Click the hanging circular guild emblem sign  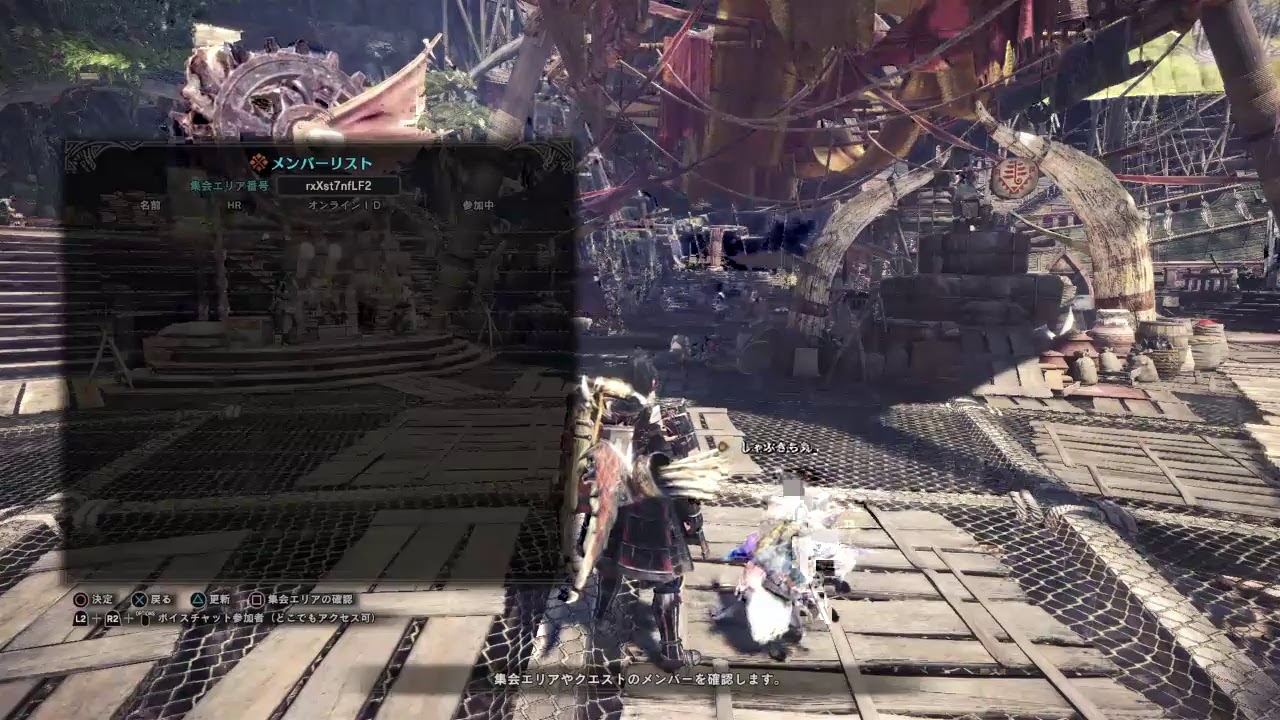click(x=1017, y=178)
